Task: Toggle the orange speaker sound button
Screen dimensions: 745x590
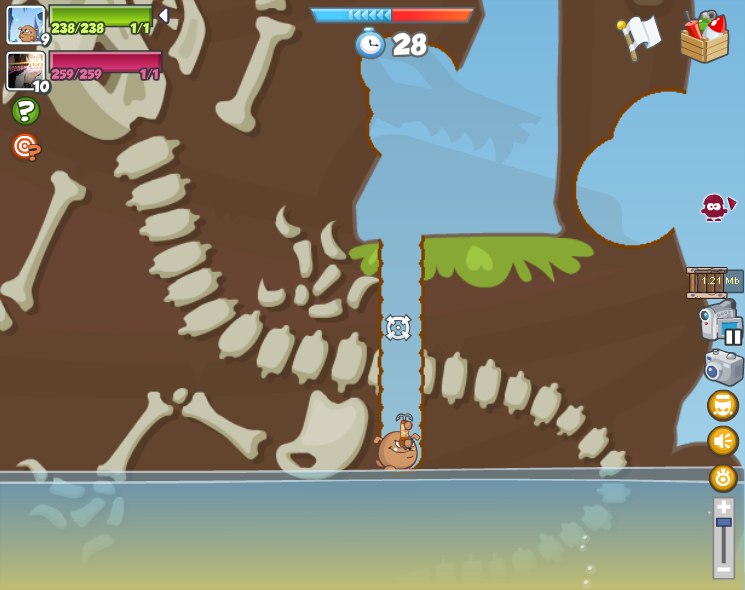Action: 723,441
